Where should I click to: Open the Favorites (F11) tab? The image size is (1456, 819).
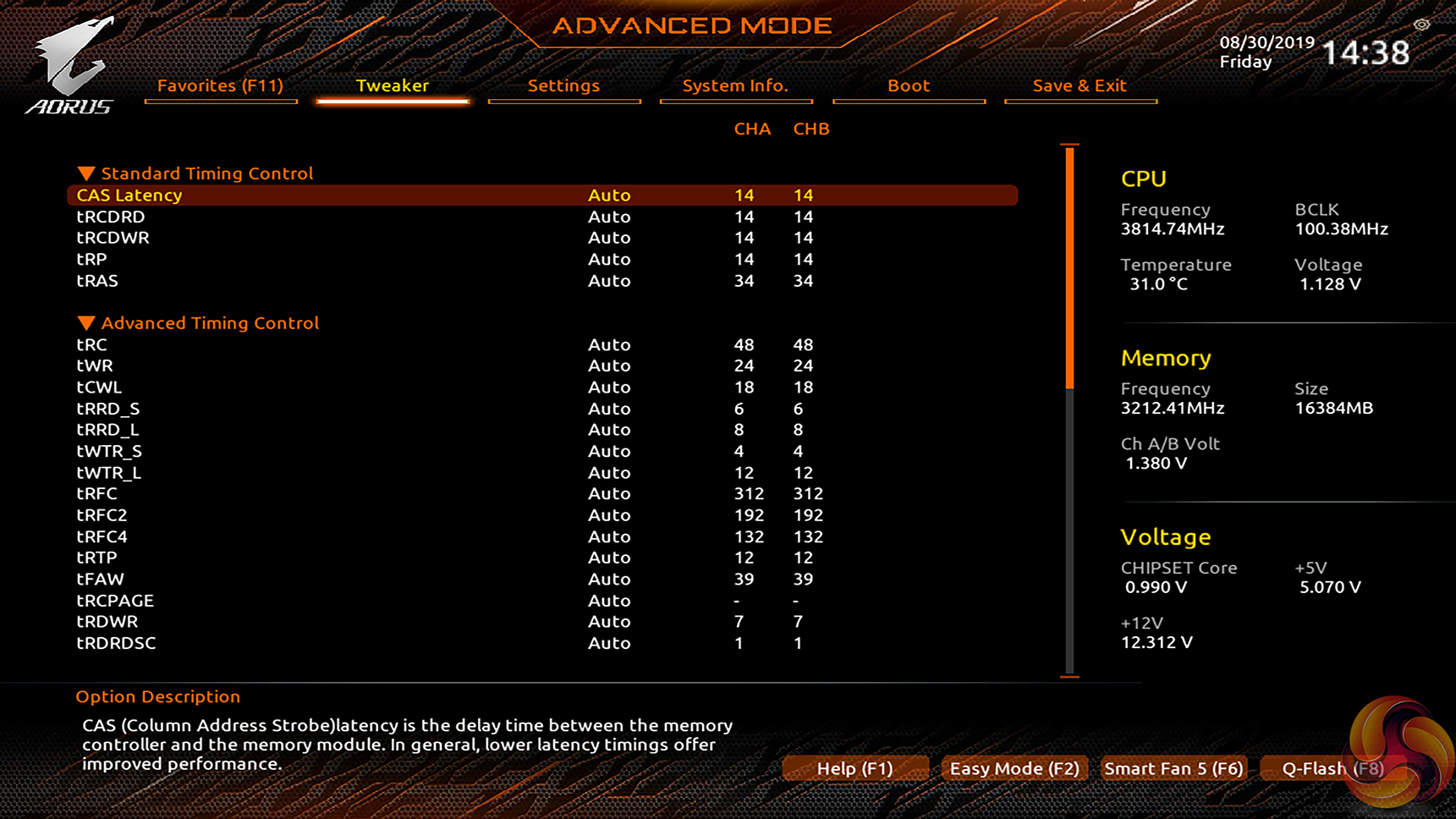(x=220, y=85)
